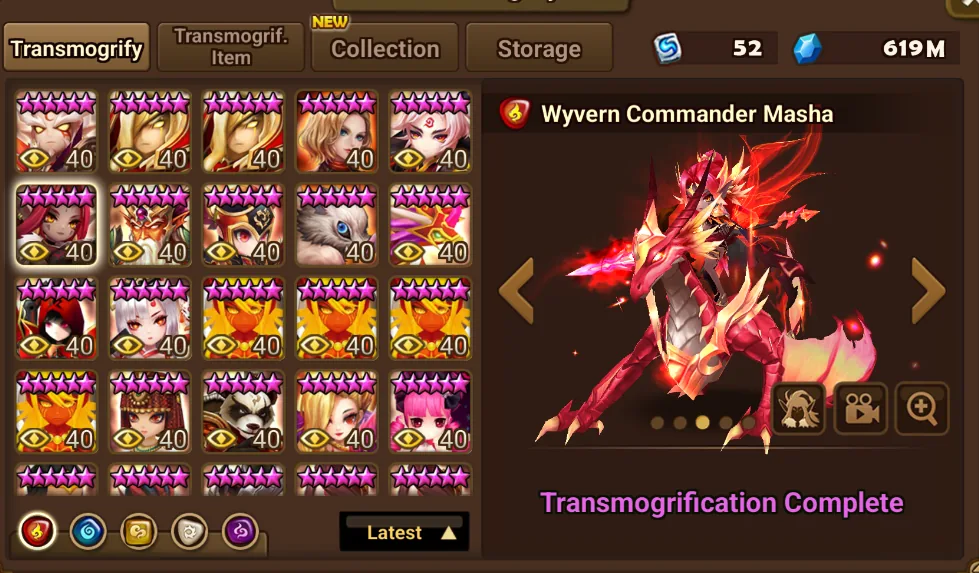Toggle the monster silhouette view button
Image resolution: width=979 pixels, height=573 pixels.
pyautogui.click(x=799, y=408)
